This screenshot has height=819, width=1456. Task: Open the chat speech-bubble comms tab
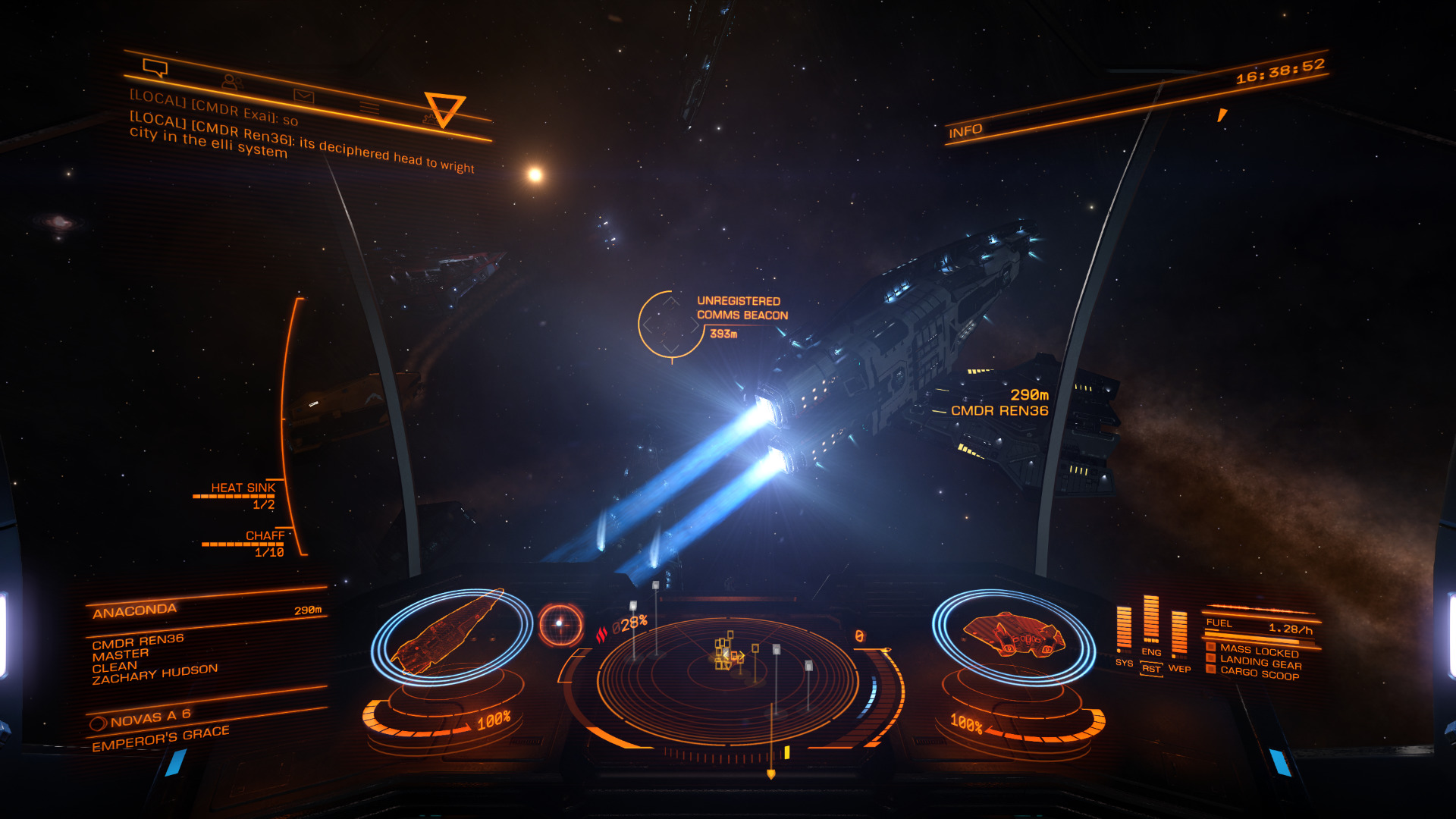click(x=155, y=69)
